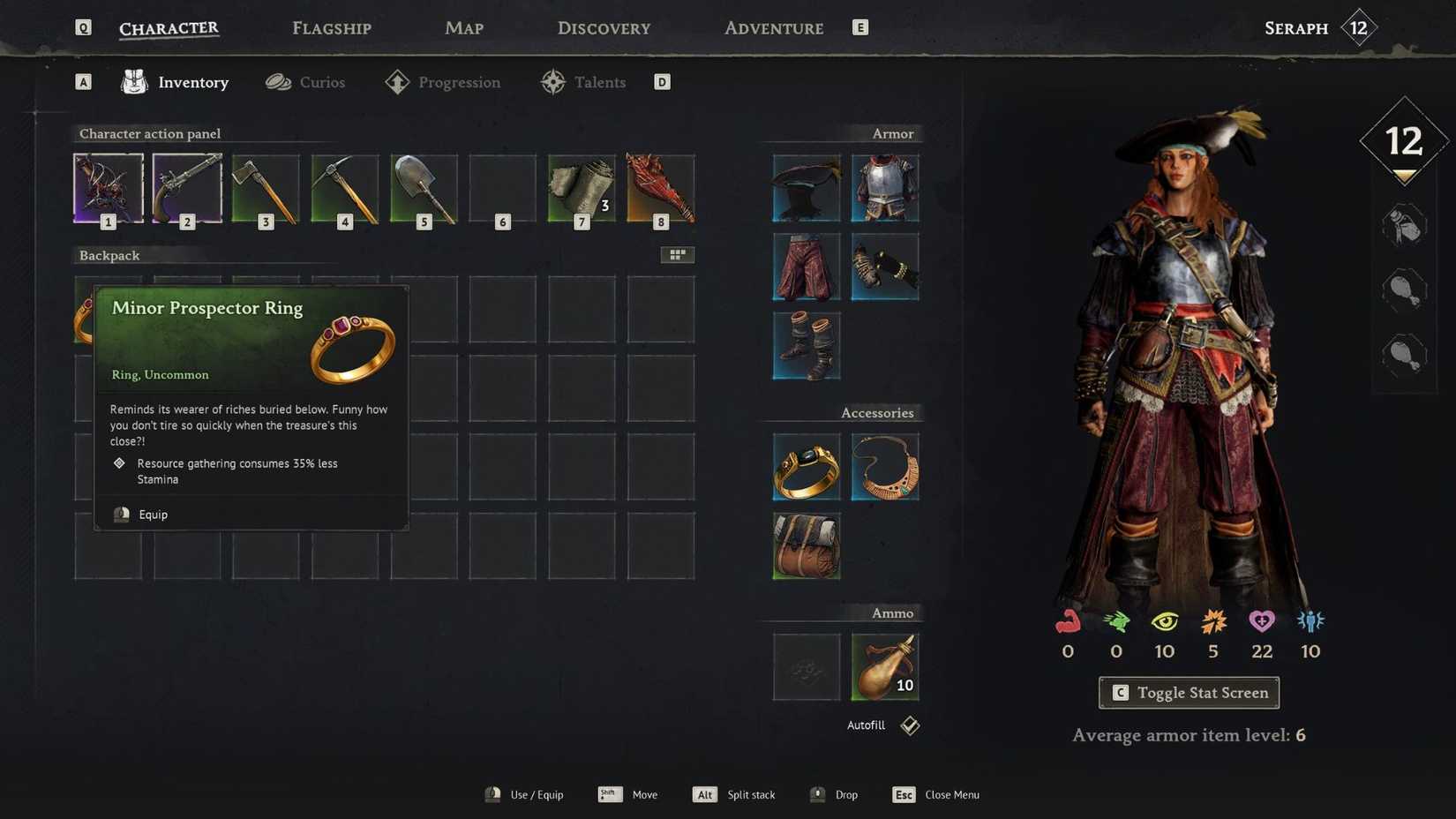Click the green rabbit Agility stat icon

[x=1115, y=622]
